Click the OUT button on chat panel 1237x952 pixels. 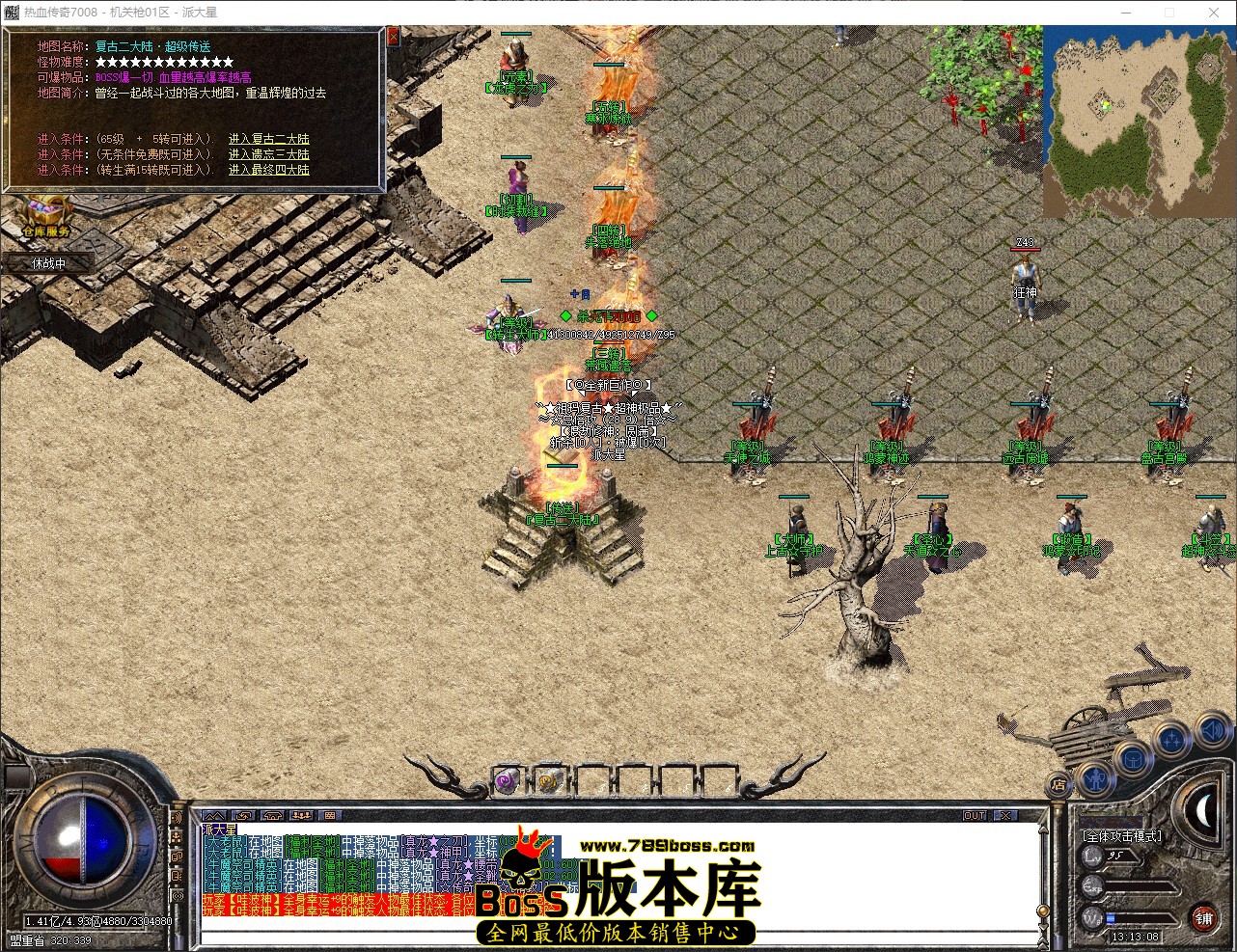(974, 816)
